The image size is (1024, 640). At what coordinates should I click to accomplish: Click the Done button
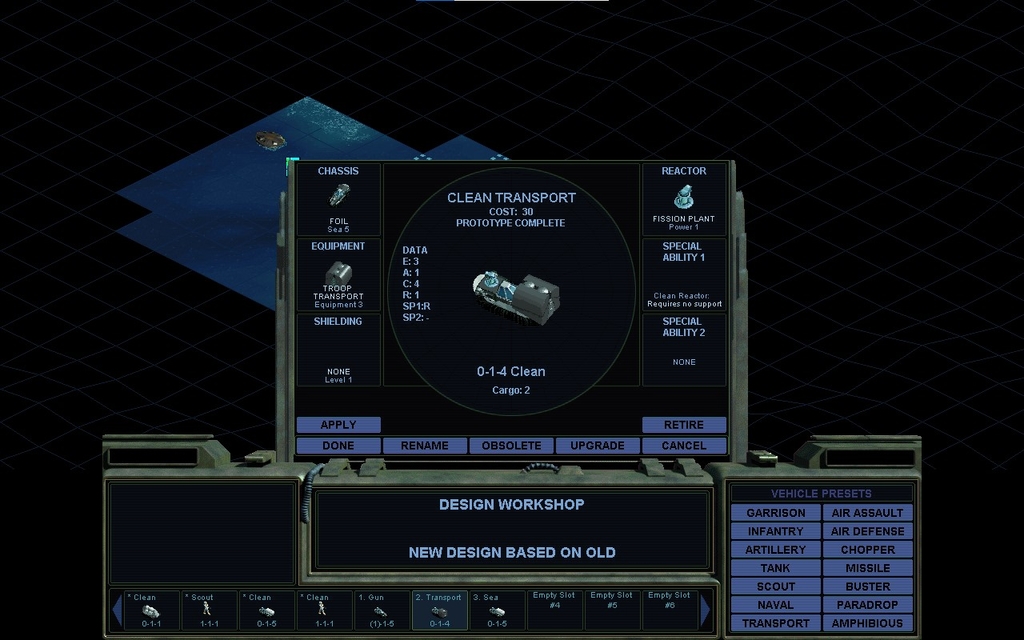coord(338,446)
